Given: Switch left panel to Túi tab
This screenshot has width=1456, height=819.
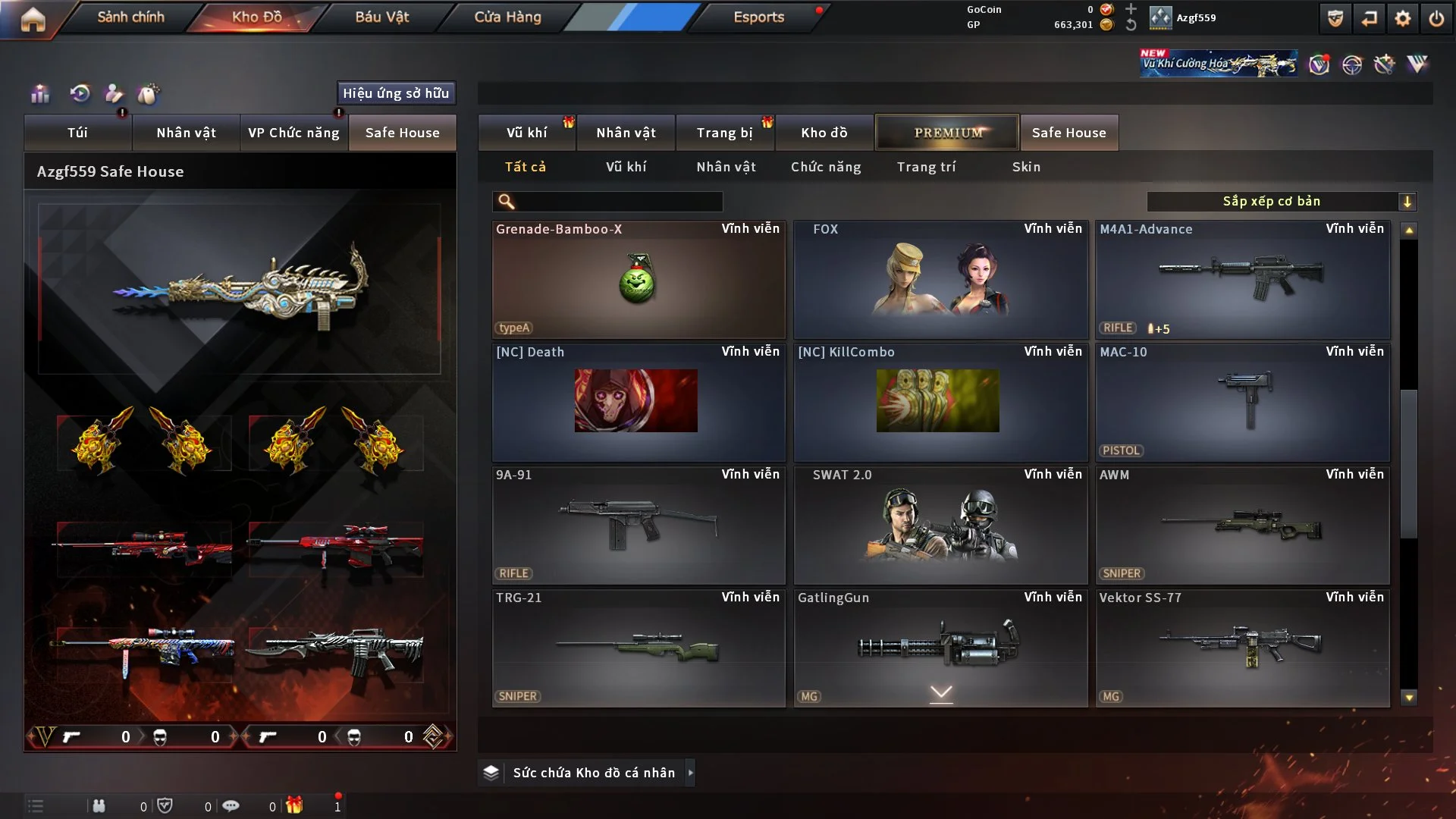Looking at the screenshot, I should click(x=77, y=133).
